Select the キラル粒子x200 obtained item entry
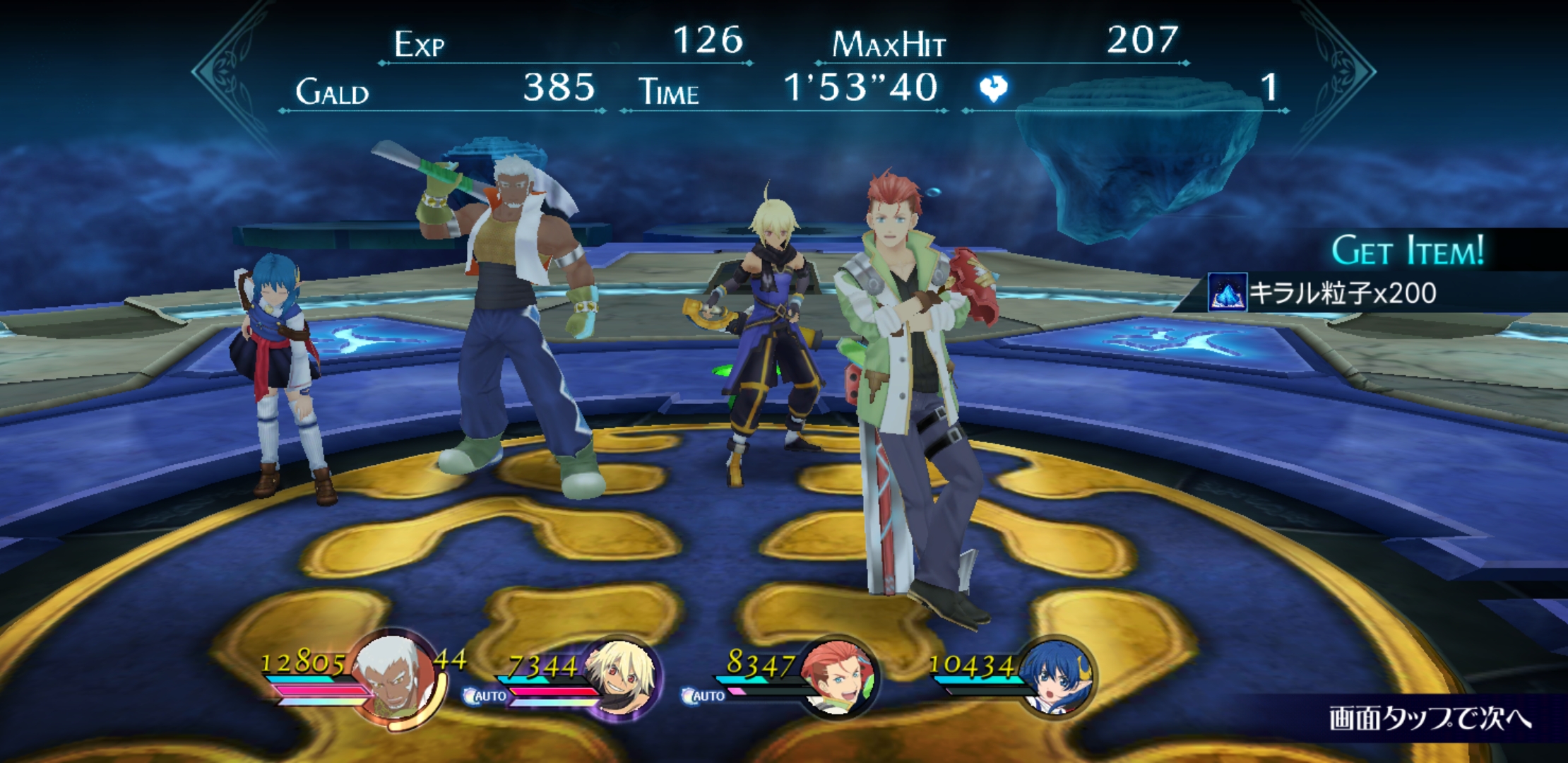This screenshot has height=763, width=1568. click(x=1323, y=292)
